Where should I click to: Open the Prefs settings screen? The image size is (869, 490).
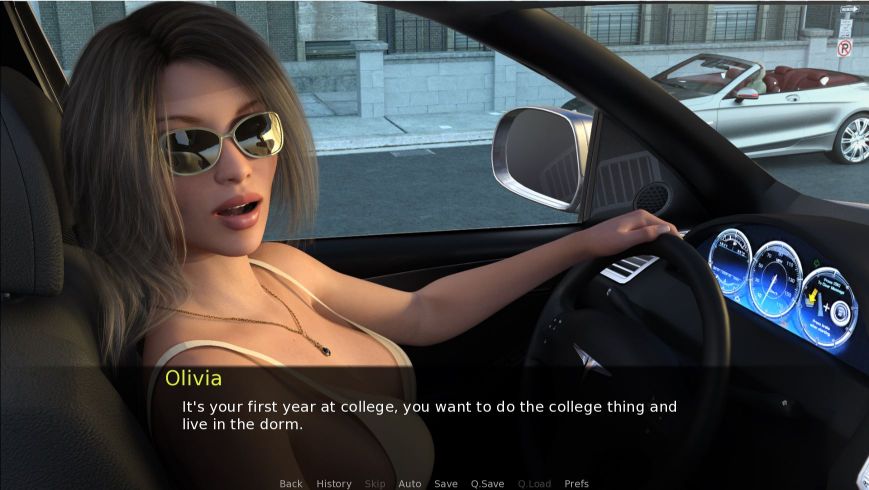(577, 484)
